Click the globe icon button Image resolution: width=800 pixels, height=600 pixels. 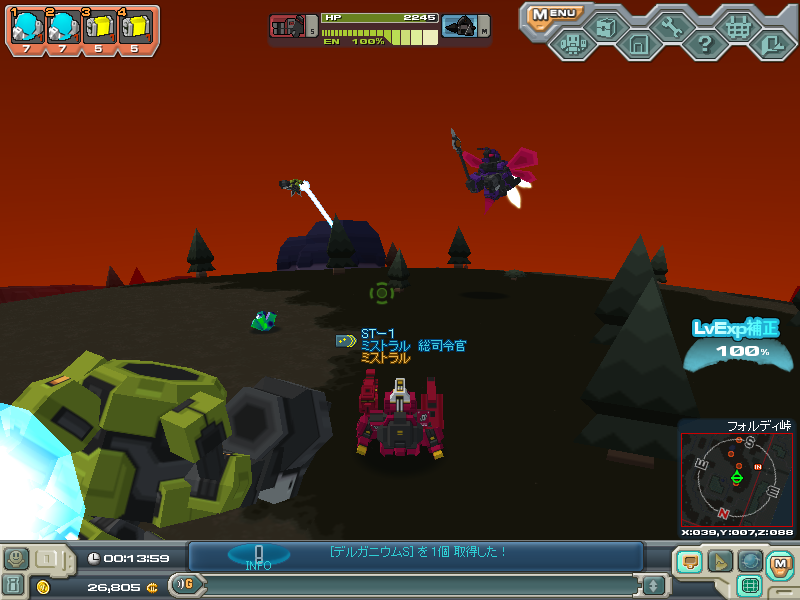(x=749, y=561)
